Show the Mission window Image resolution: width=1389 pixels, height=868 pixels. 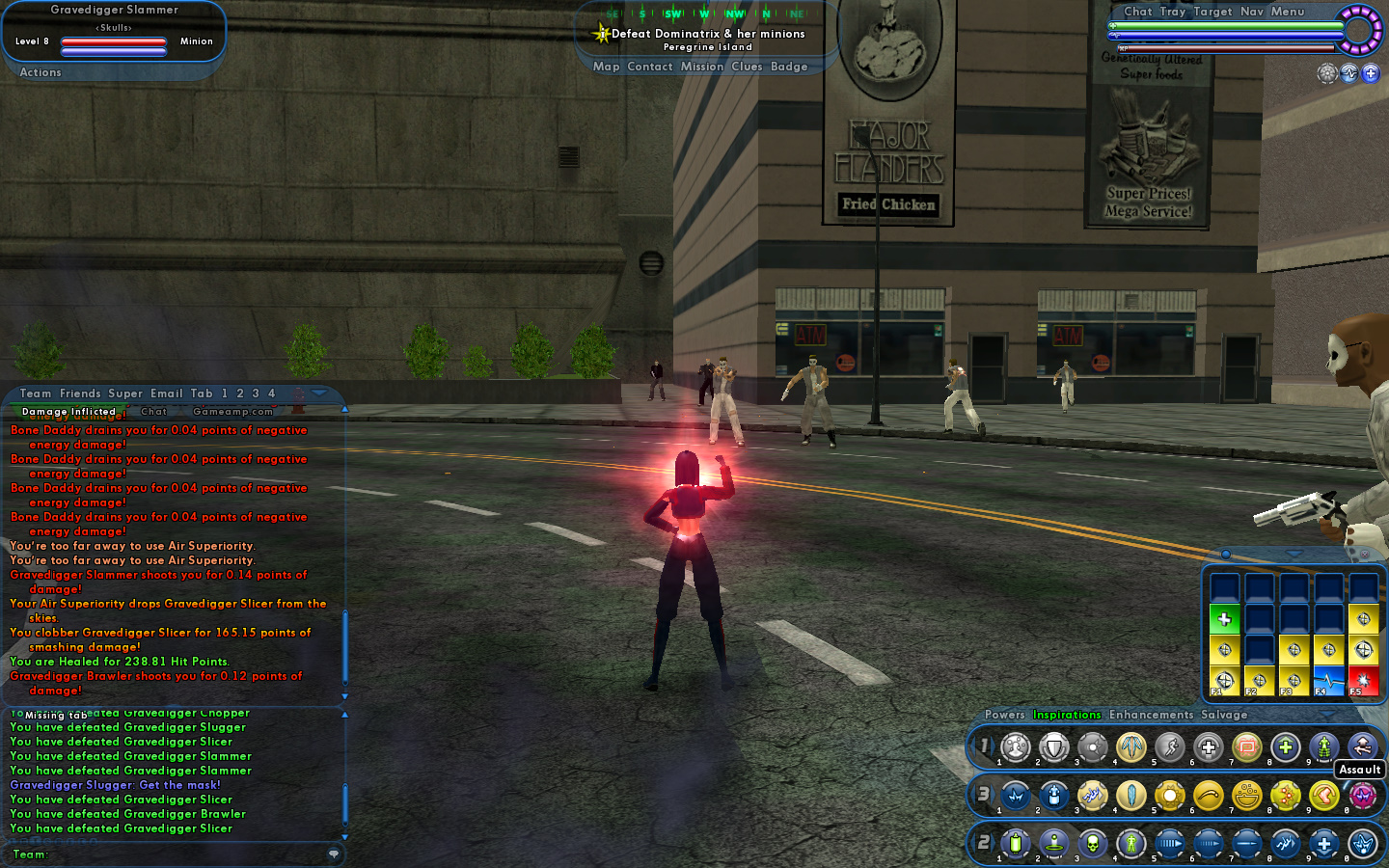[701, 67]
